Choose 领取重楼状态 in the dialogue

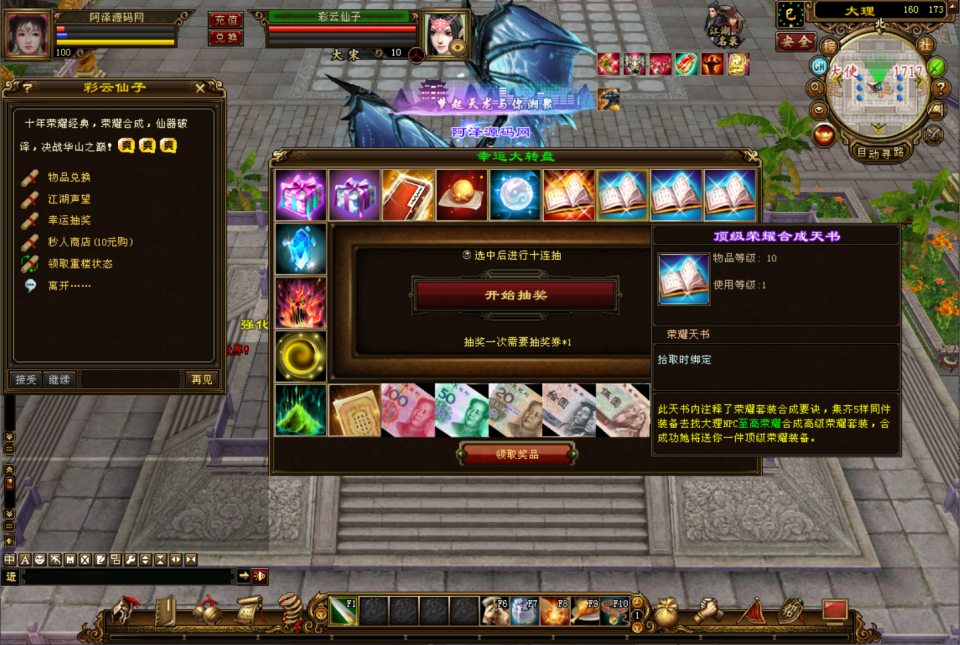coord(79,263)
